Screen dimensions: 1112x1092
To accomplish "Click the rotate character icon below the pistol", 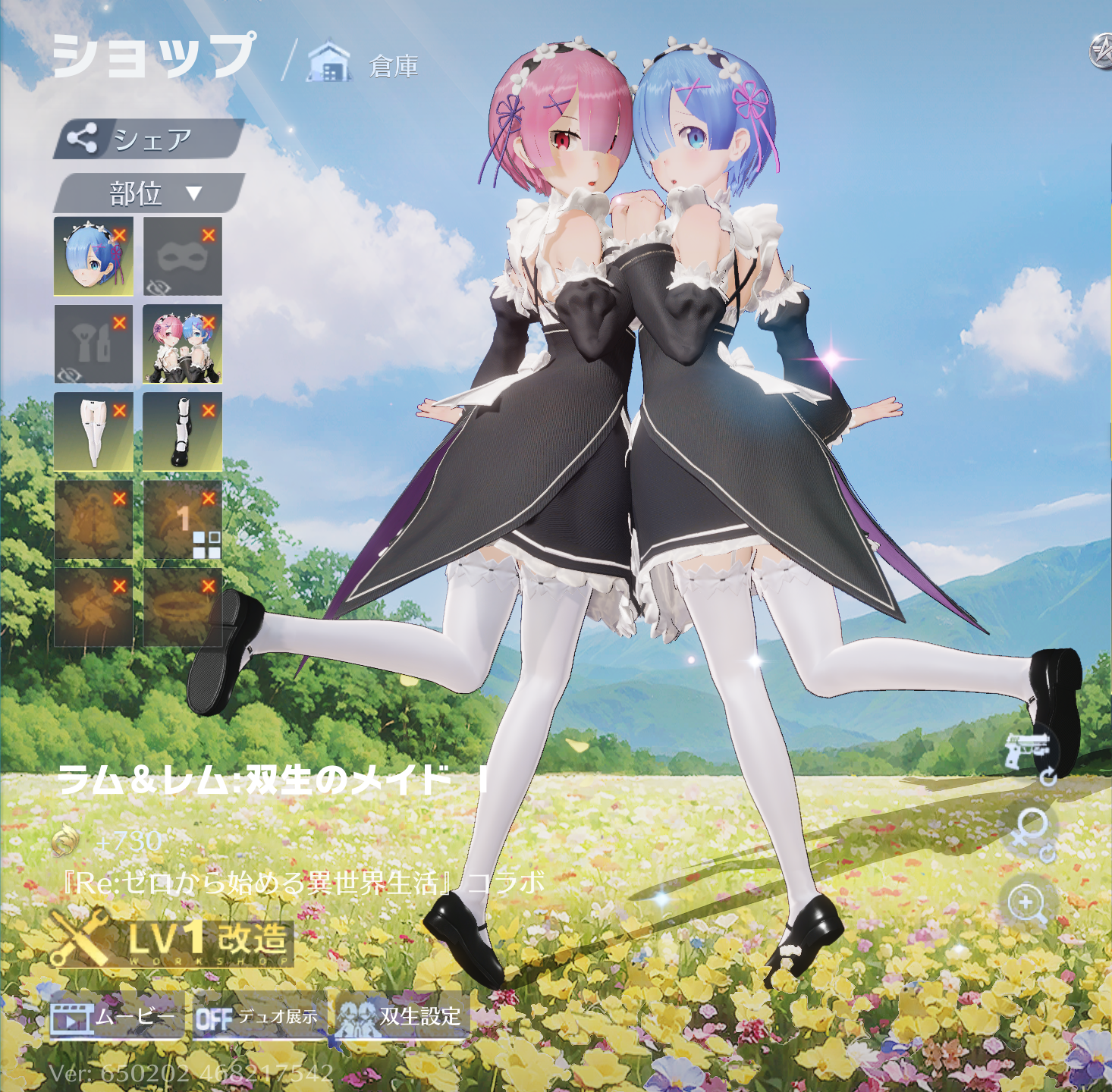I will (1049, 777).
